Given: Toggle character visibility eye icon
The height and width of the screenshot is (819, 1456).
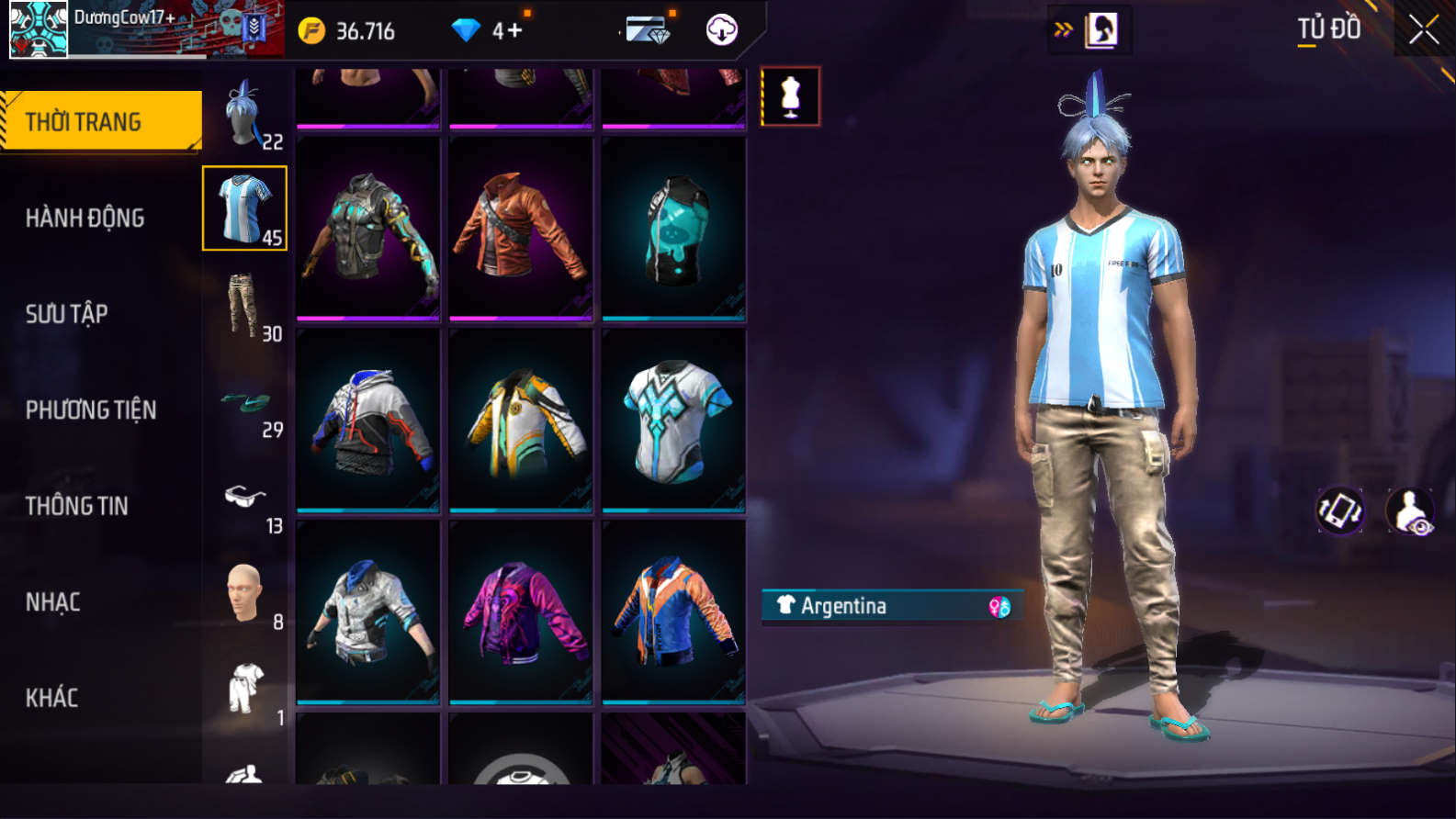Looking at the screenshot, I should point(1410,511).
